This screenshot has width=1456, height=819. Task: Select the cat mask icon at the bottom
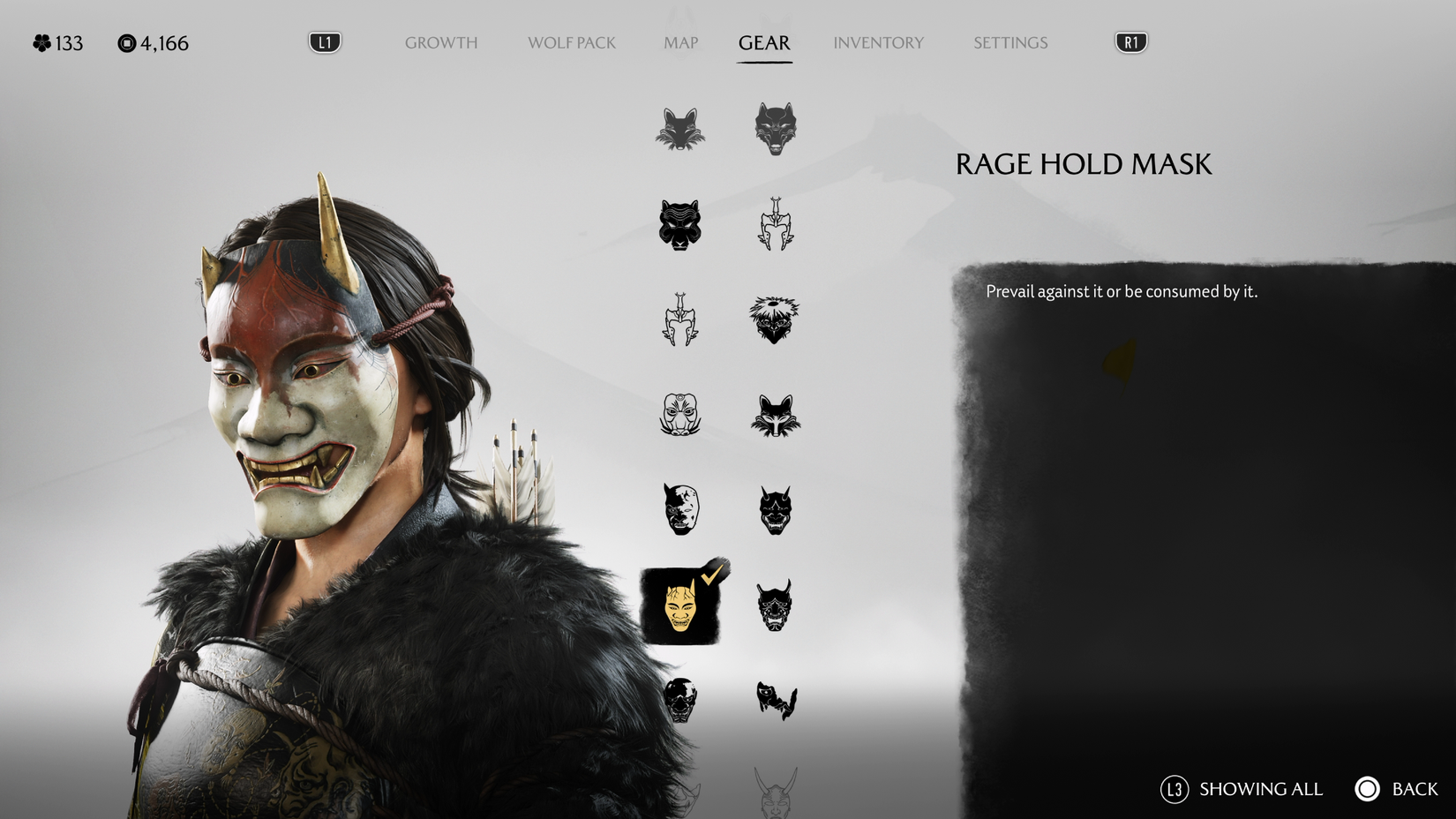pos(775,700)
